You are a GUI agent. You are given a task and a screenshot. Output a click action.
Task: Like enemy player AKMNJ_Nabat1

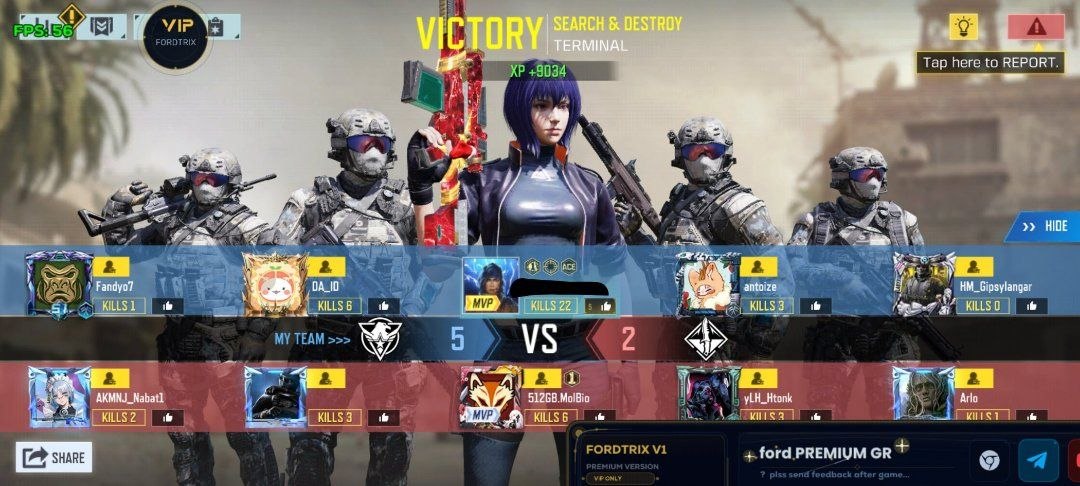tap(167, 417)
